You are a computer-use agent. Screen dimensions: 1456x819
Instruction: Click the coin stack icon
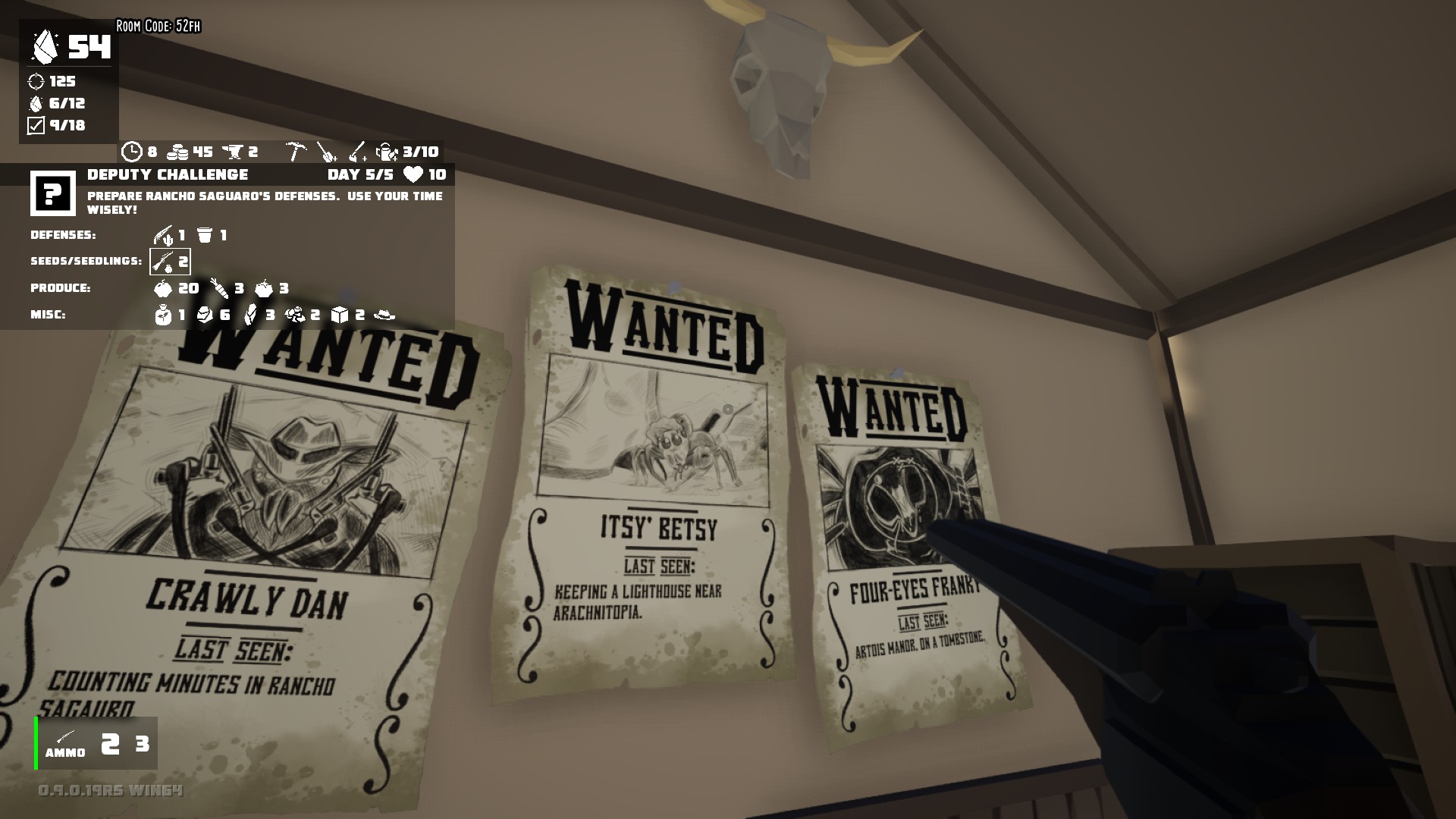(x=177, y=152)
